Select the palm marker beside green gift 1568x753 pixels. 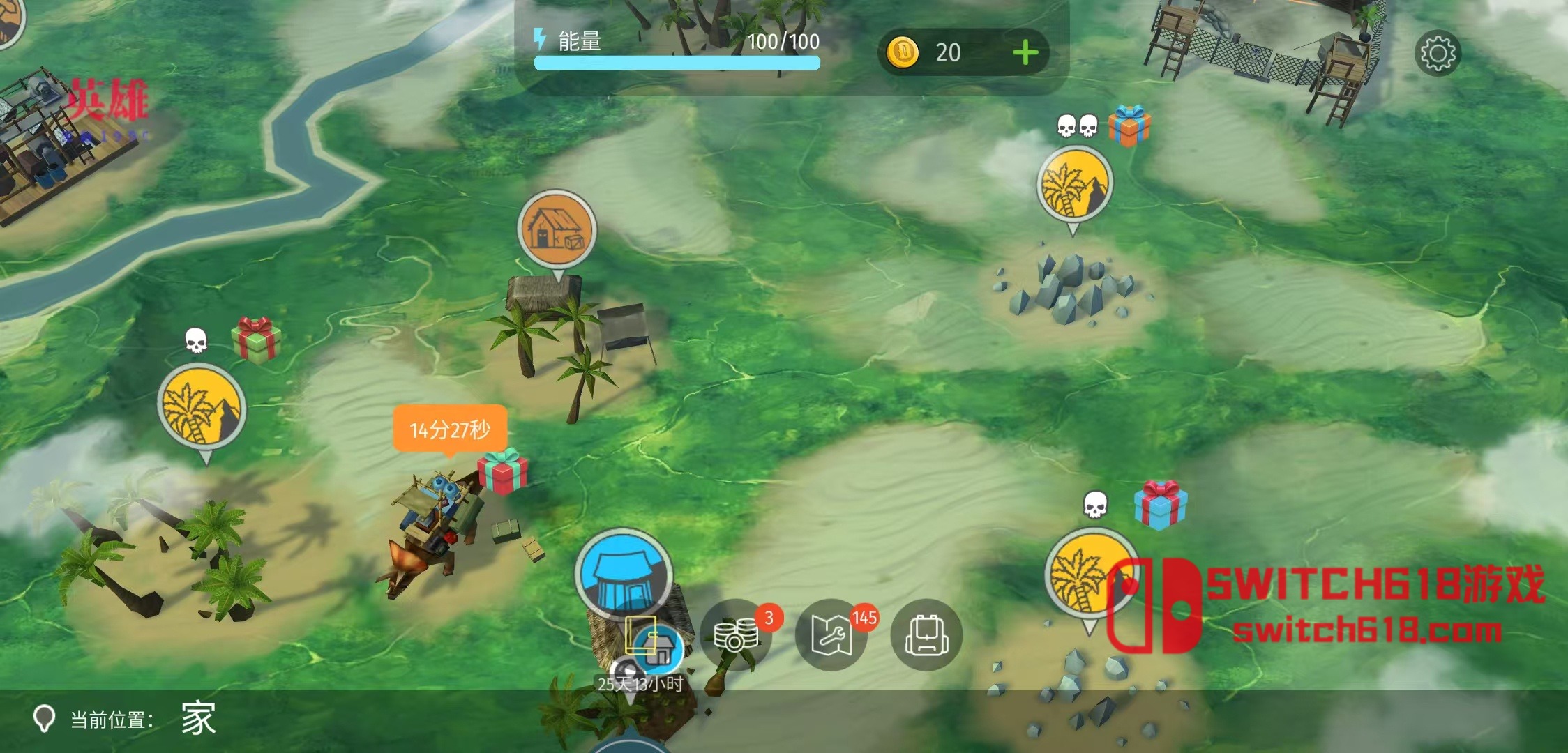[x=202, y=409]
